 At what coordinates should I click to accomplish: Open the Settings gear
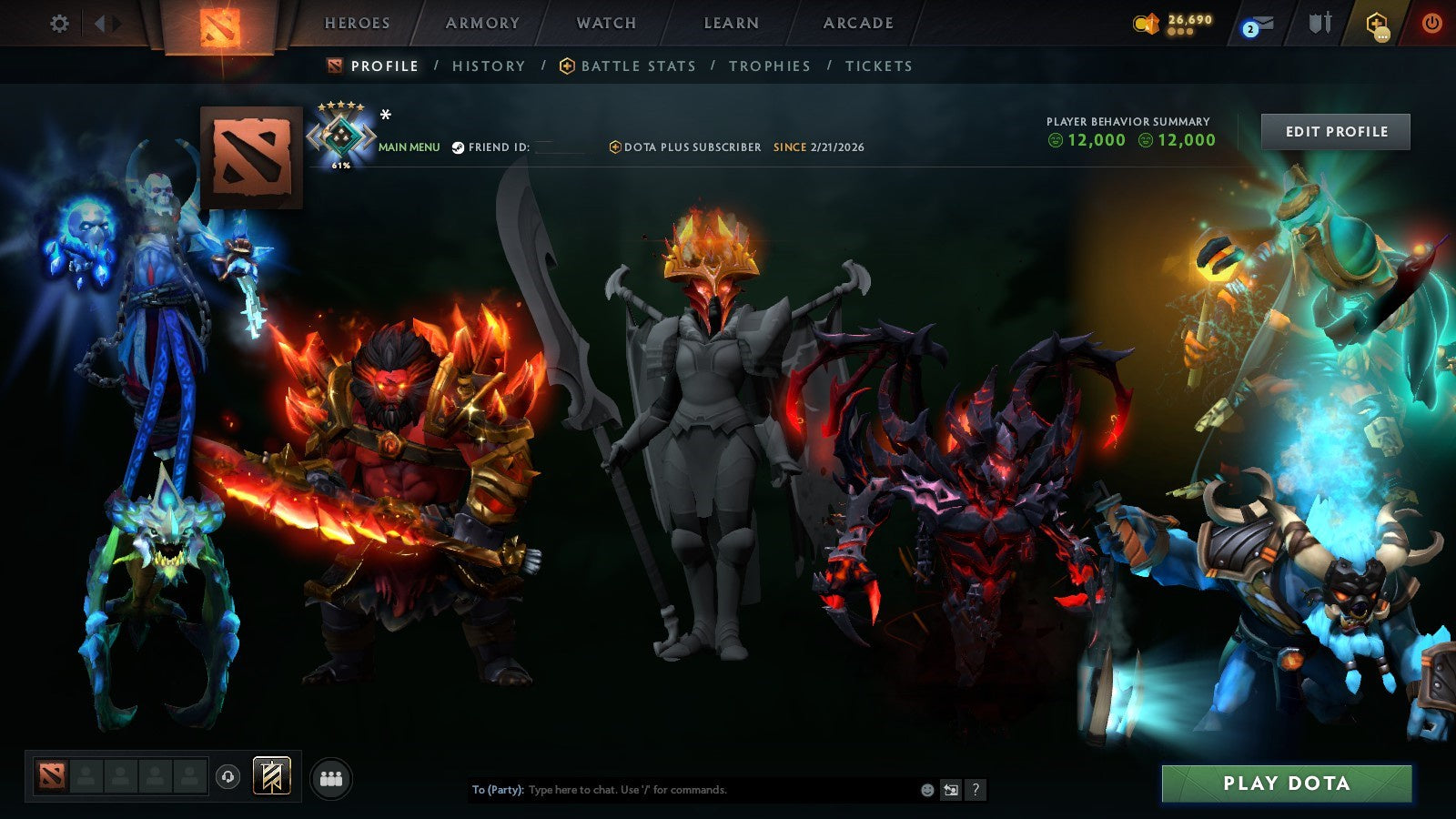59,25
